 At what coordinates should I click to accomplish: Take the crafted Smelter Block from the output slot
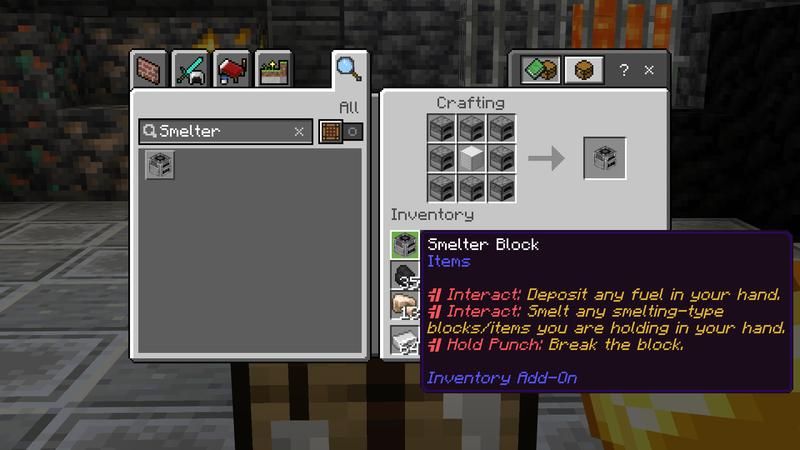click(x=605, y=158)
